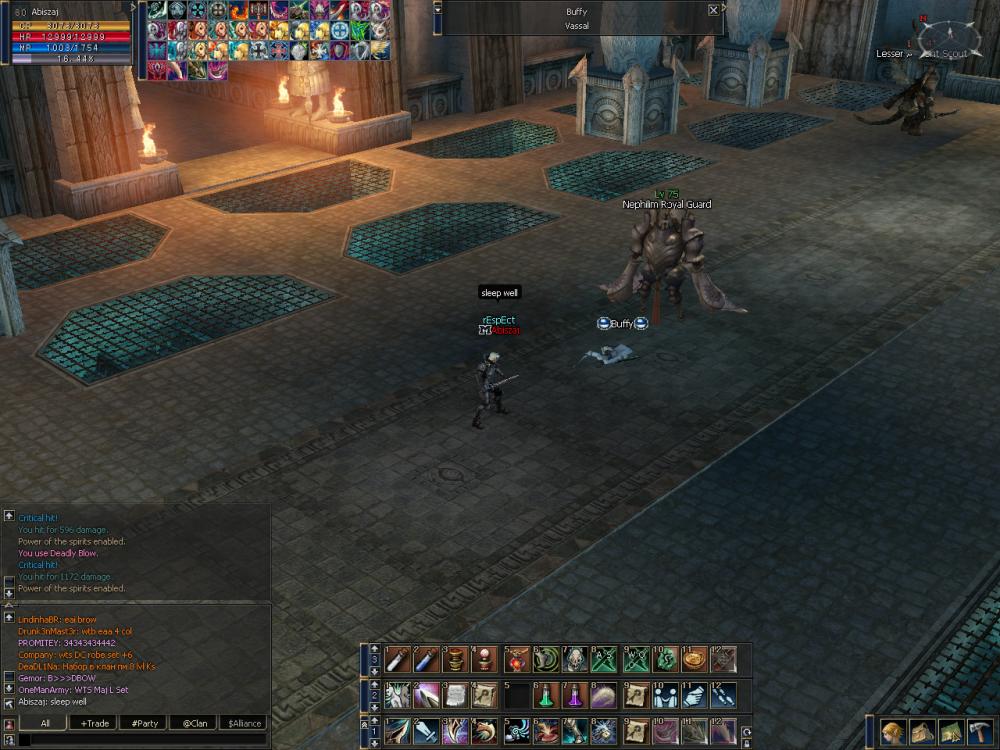The image size is (1000, 750).
Task: Activate the skull skill on the hotbar
Action: 574,659
